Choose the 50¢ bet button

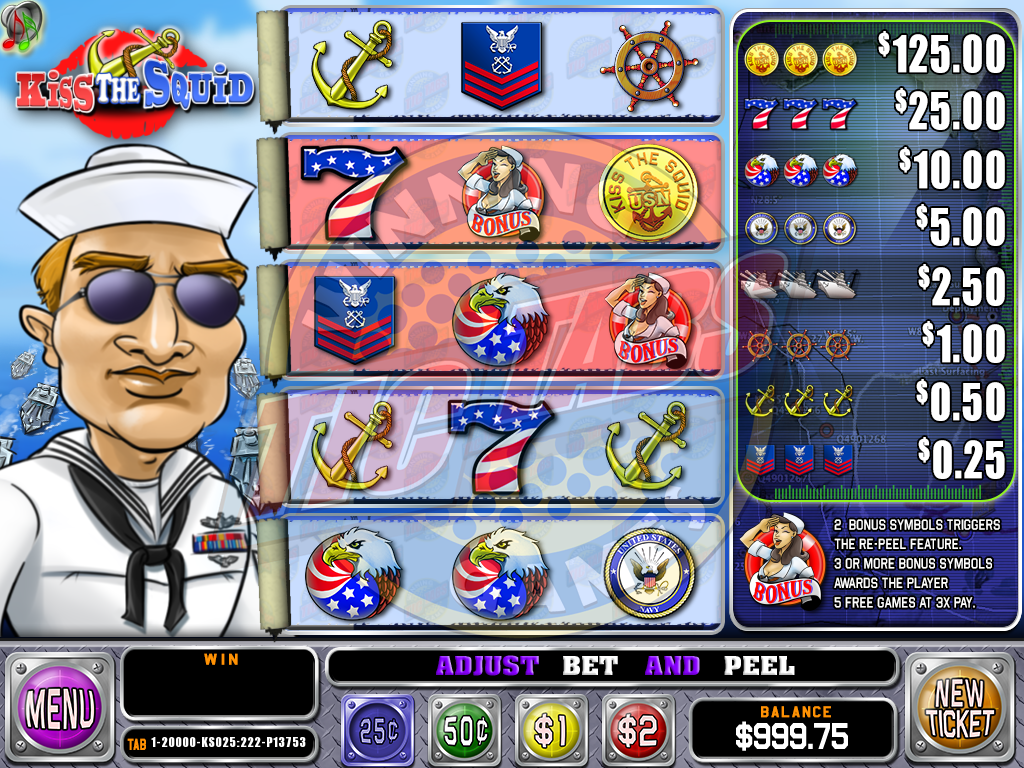465,731
